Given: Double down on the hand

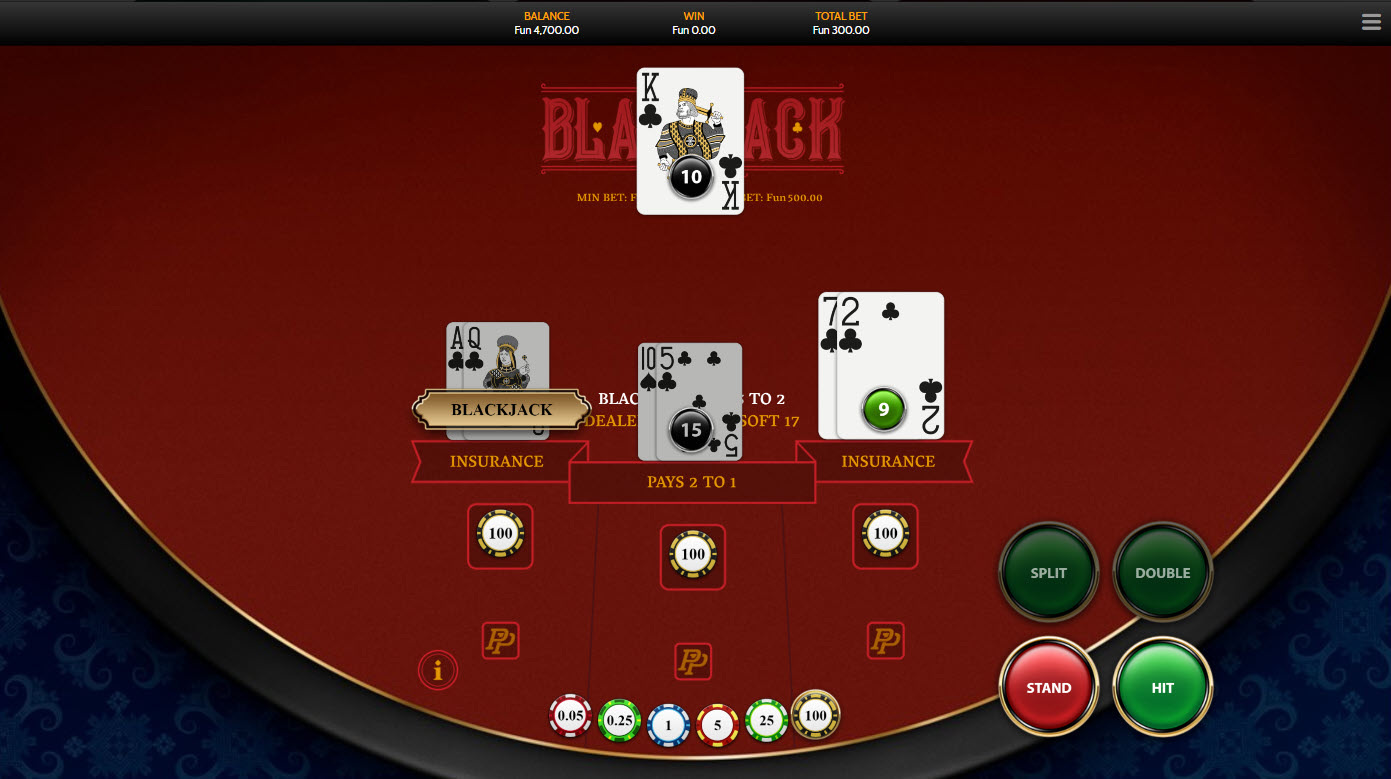Looking at the screenshot, I should click(1162, 573).
